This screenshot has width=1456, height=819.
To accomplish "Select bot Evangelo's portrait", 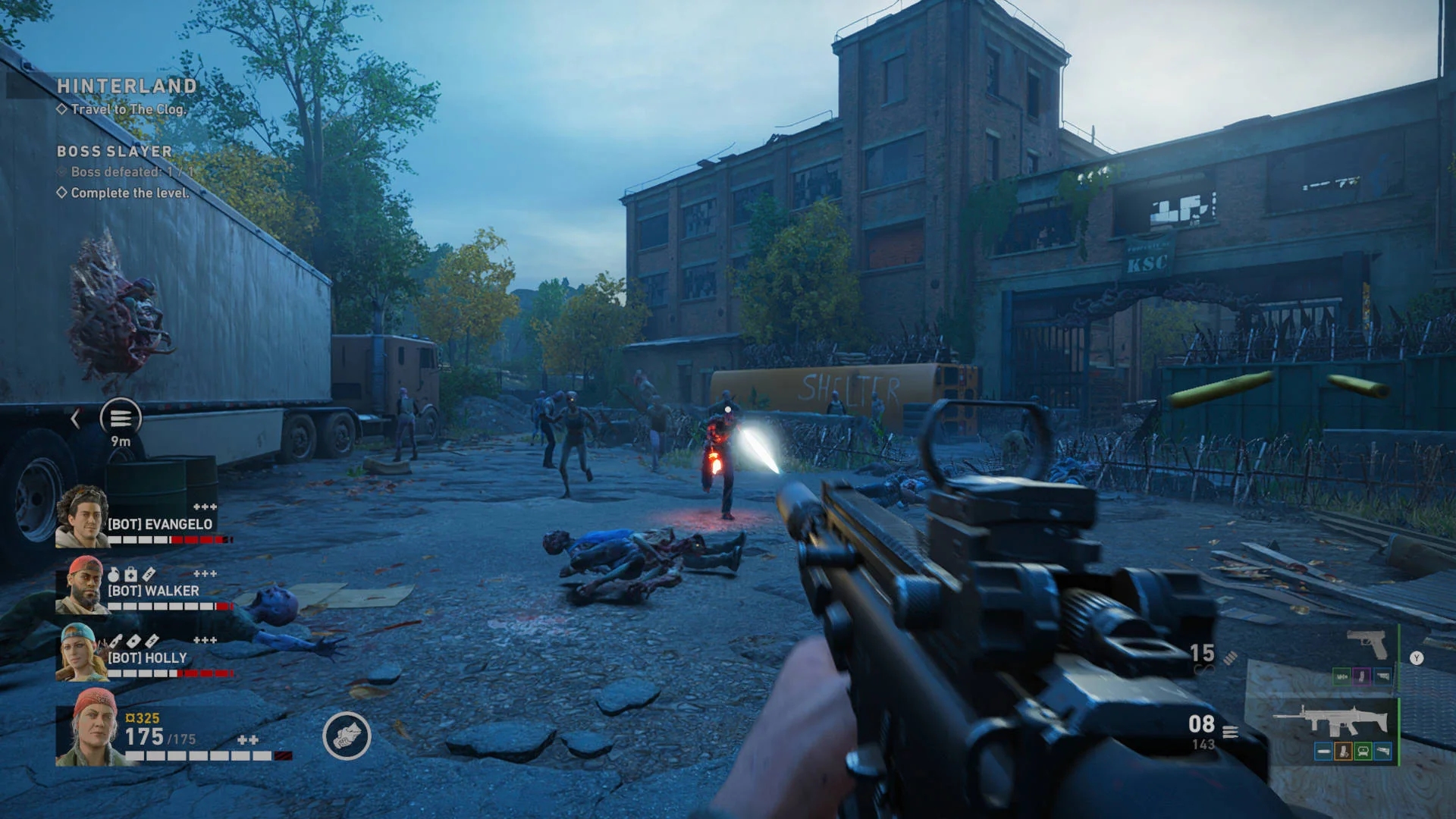I will (x=81, y=516).
